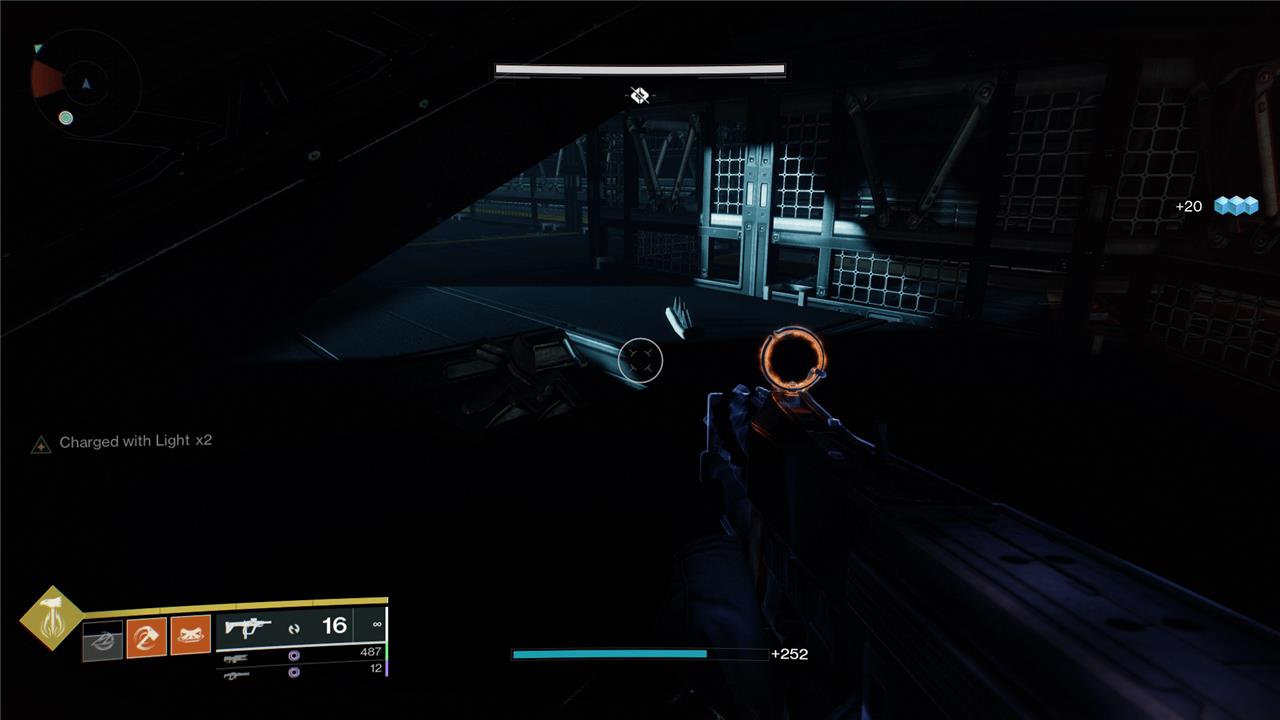The width and height of the screenshot is (1280, 720).
Task: Switch to the weapon with 487 ammo
Action: (x=237, y=657)
